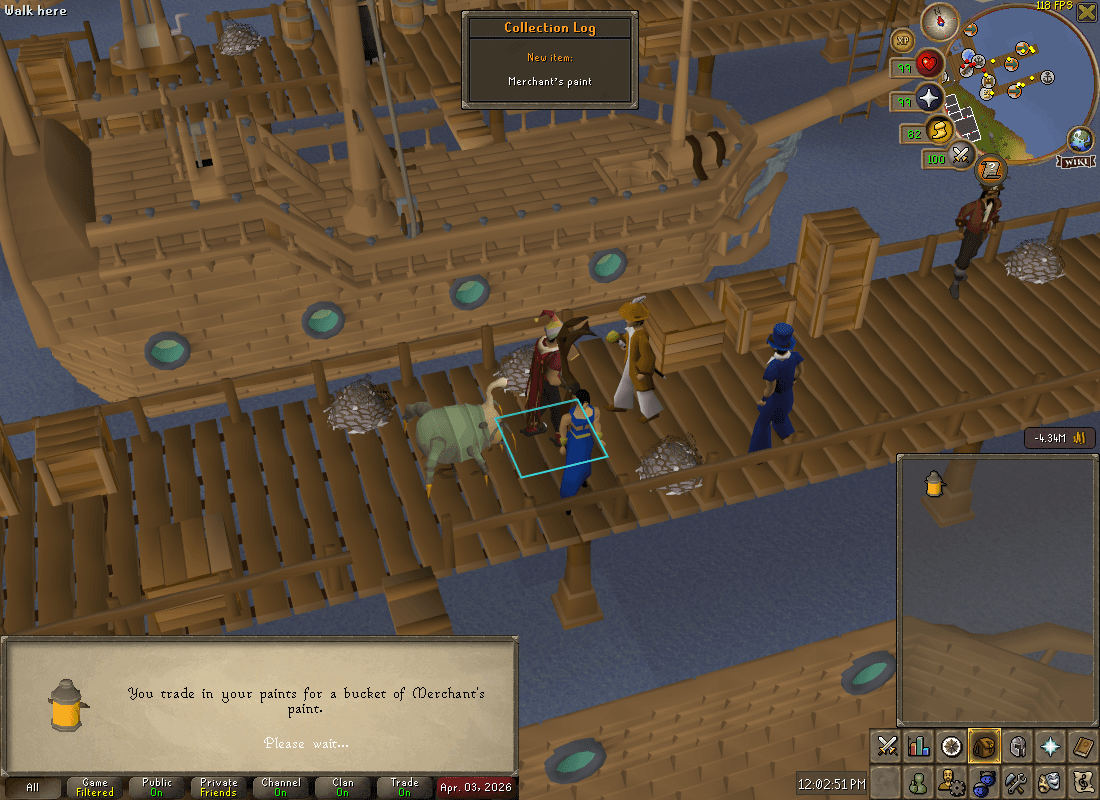
Task: Activate the quick-prayers orb
Action: [x=930, y=98]
